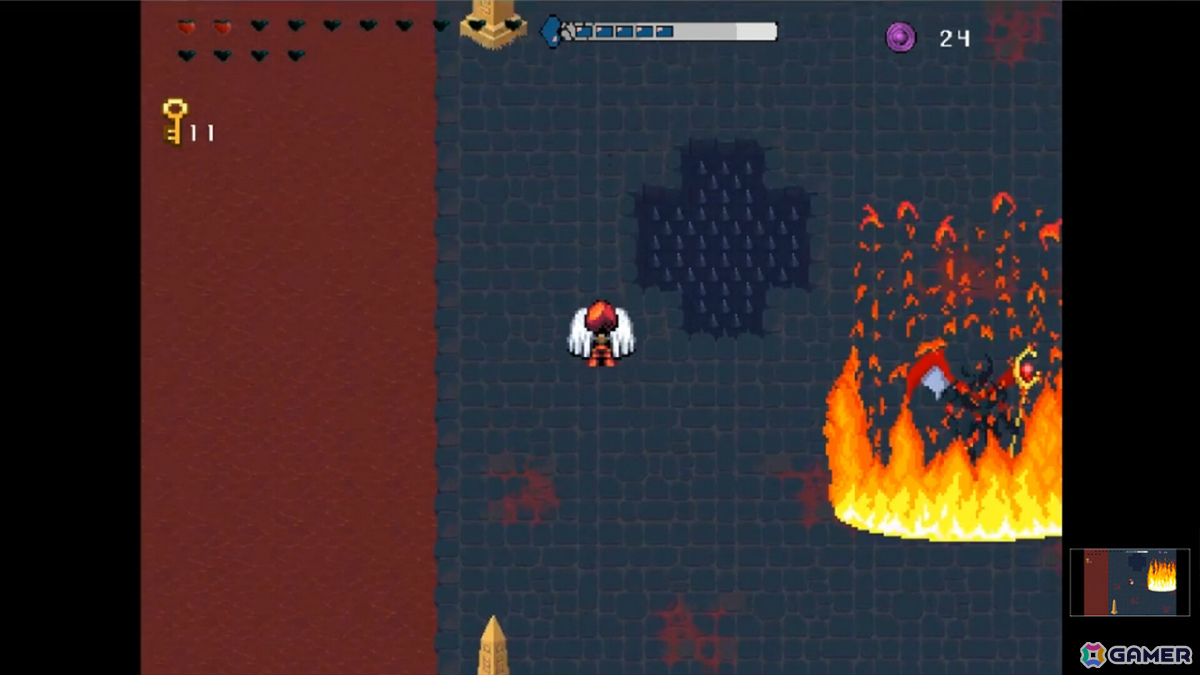
Task: Click the small preview thumbnail of the gameplay
Action: (1129, 581)
